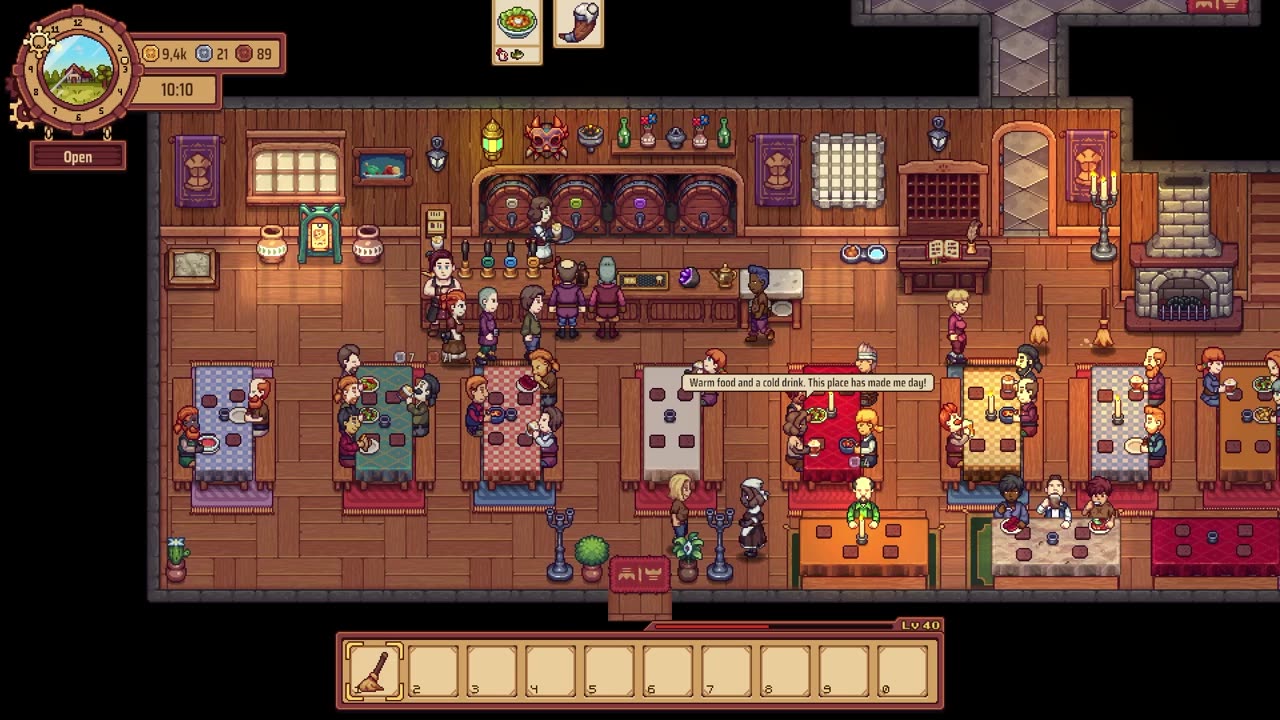The height and width of the screenshot is (720, 1280).
Task: Select the drinking horn buff icon
Action: pos(578,22)
